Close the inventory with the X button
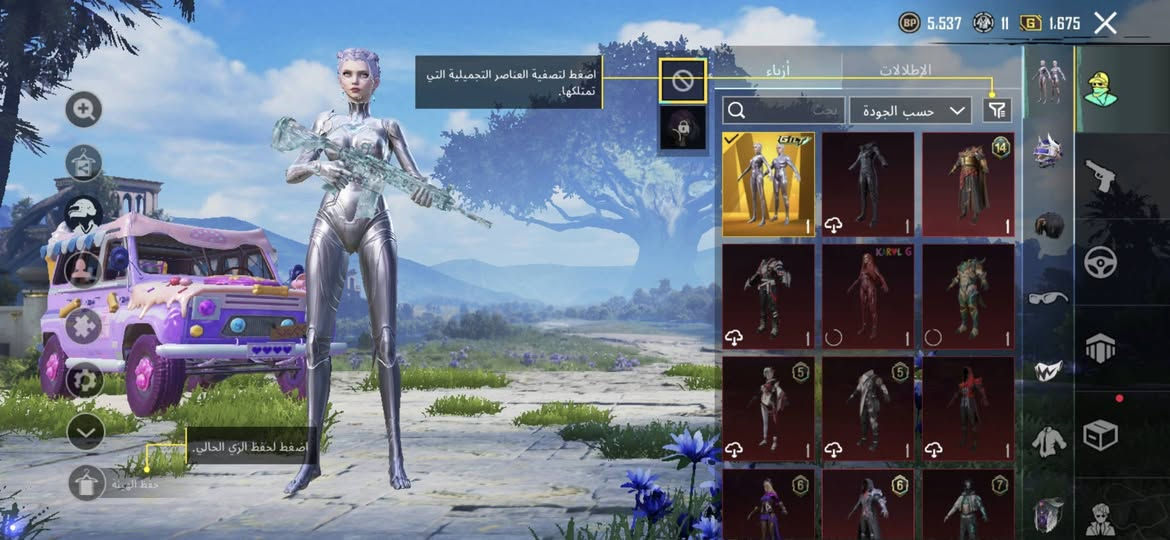Viewport: 1170px width, 540px height. (1105, 23)
